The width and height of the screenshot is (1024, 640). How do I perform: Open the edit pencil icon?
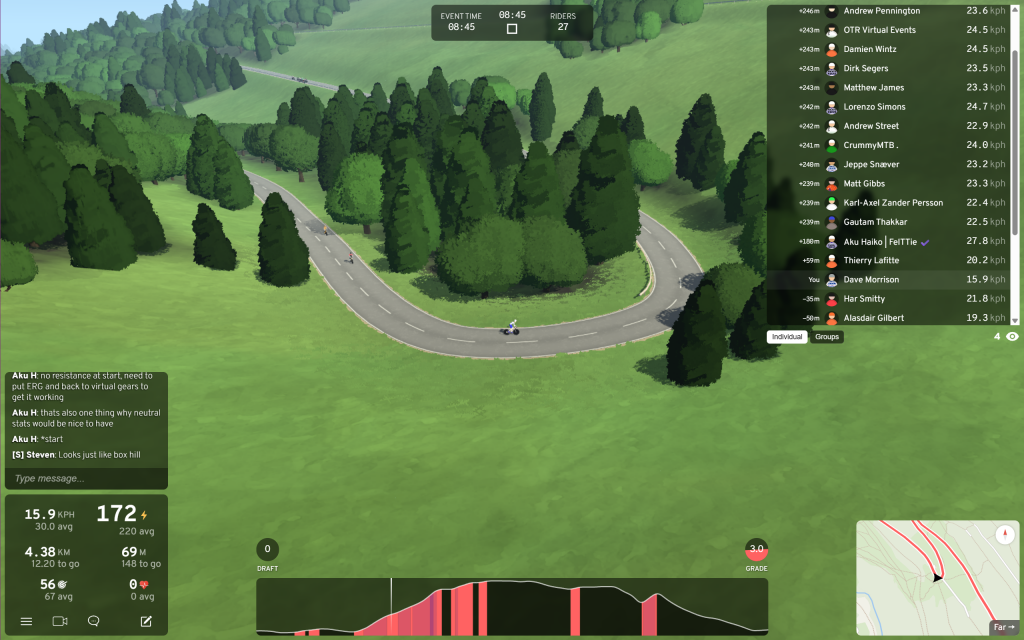[x=146, y=621]
